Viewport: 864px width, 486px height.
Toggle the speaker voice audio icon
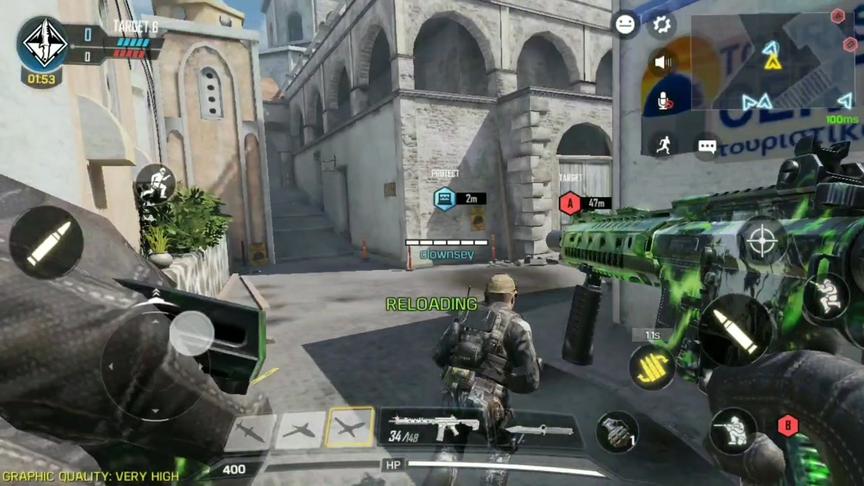(x=660, y=62)
